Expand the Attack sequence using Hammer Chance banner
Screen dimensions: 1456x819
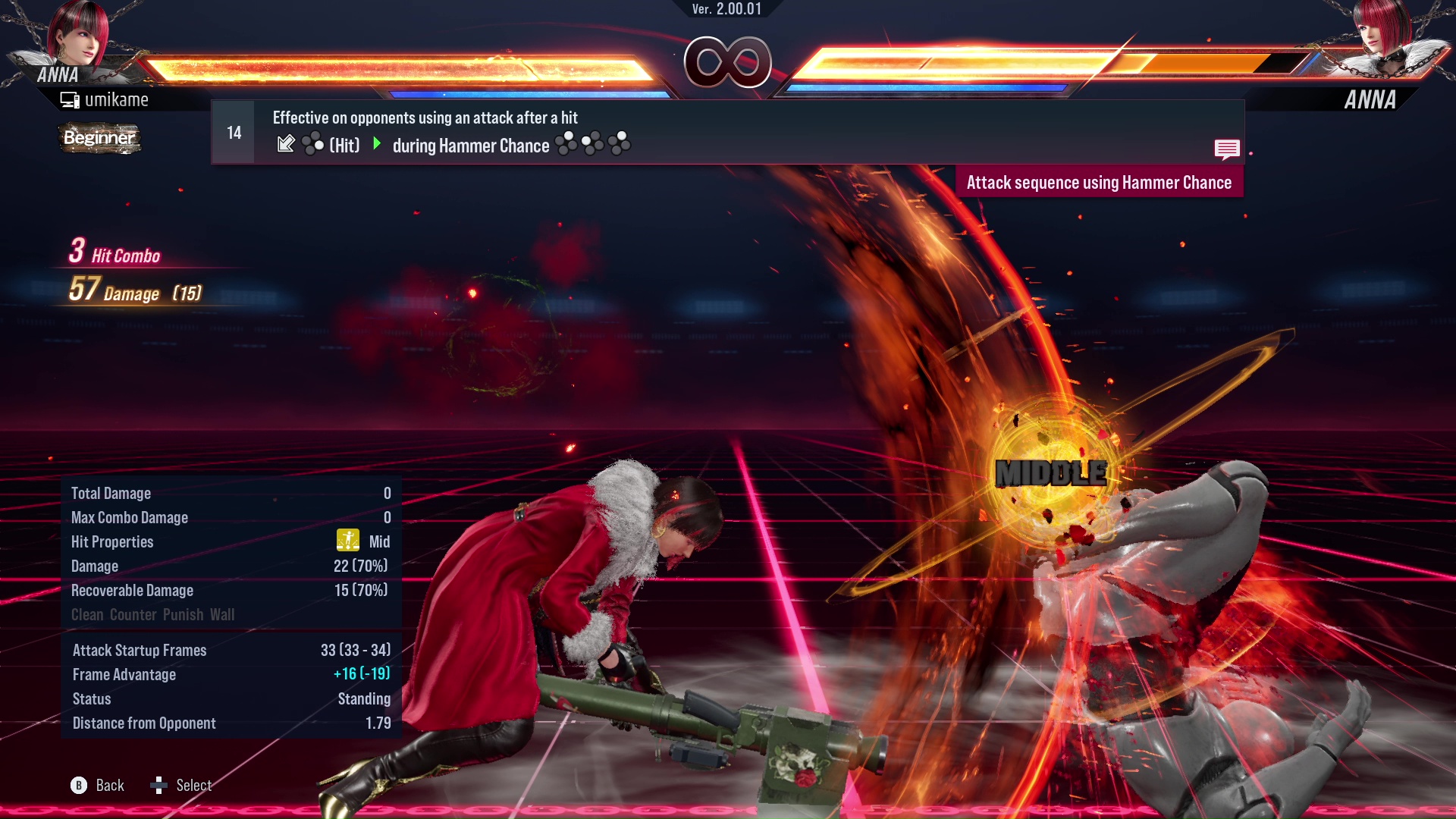[x=1099, y=182]
